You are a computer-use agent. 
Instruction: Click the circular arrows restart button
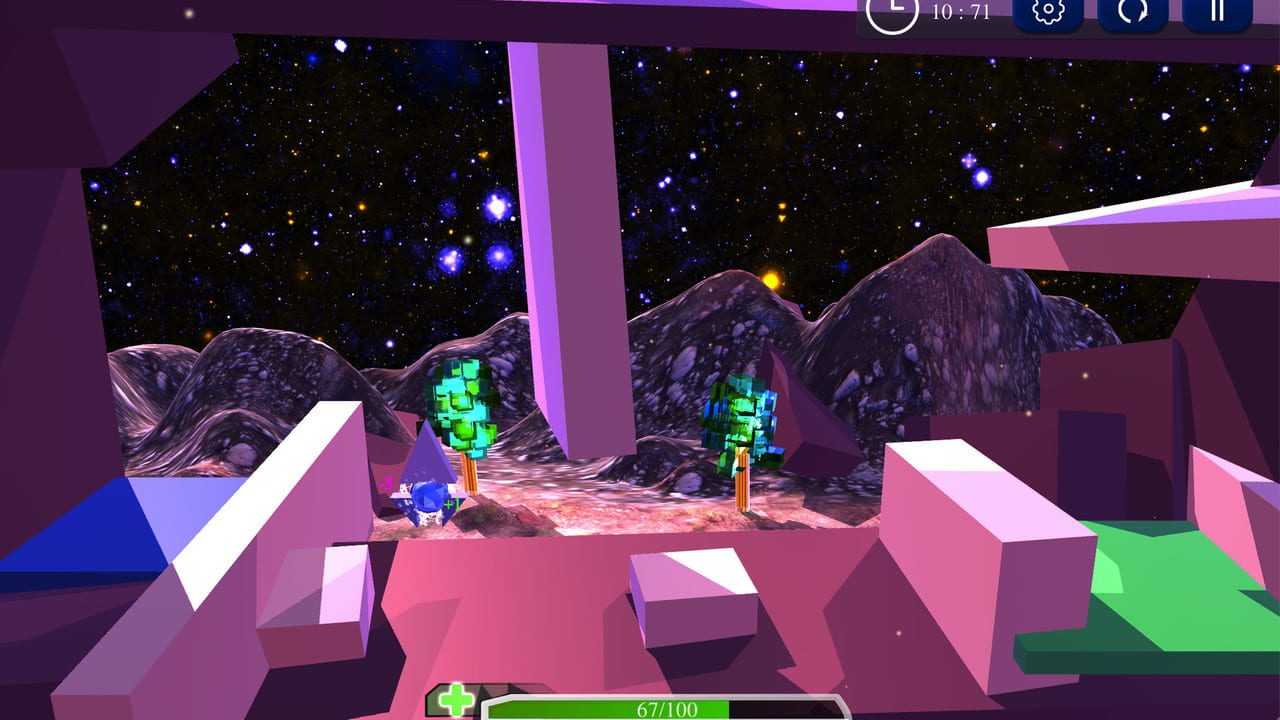[1132, 13]
